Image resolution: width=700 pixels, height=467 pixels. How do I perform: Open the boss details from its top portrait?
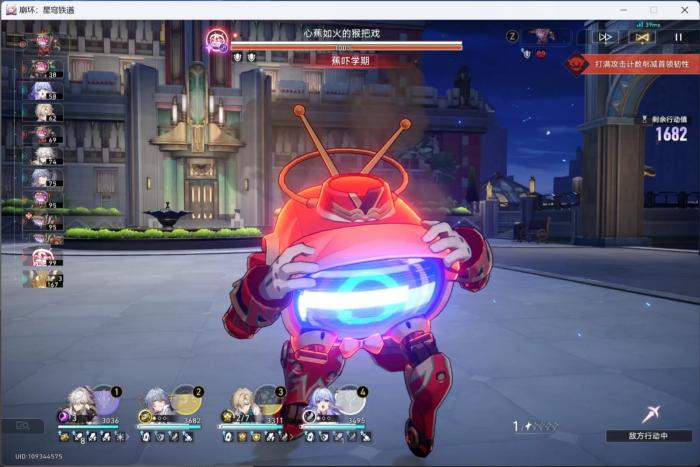pos(215,41)
